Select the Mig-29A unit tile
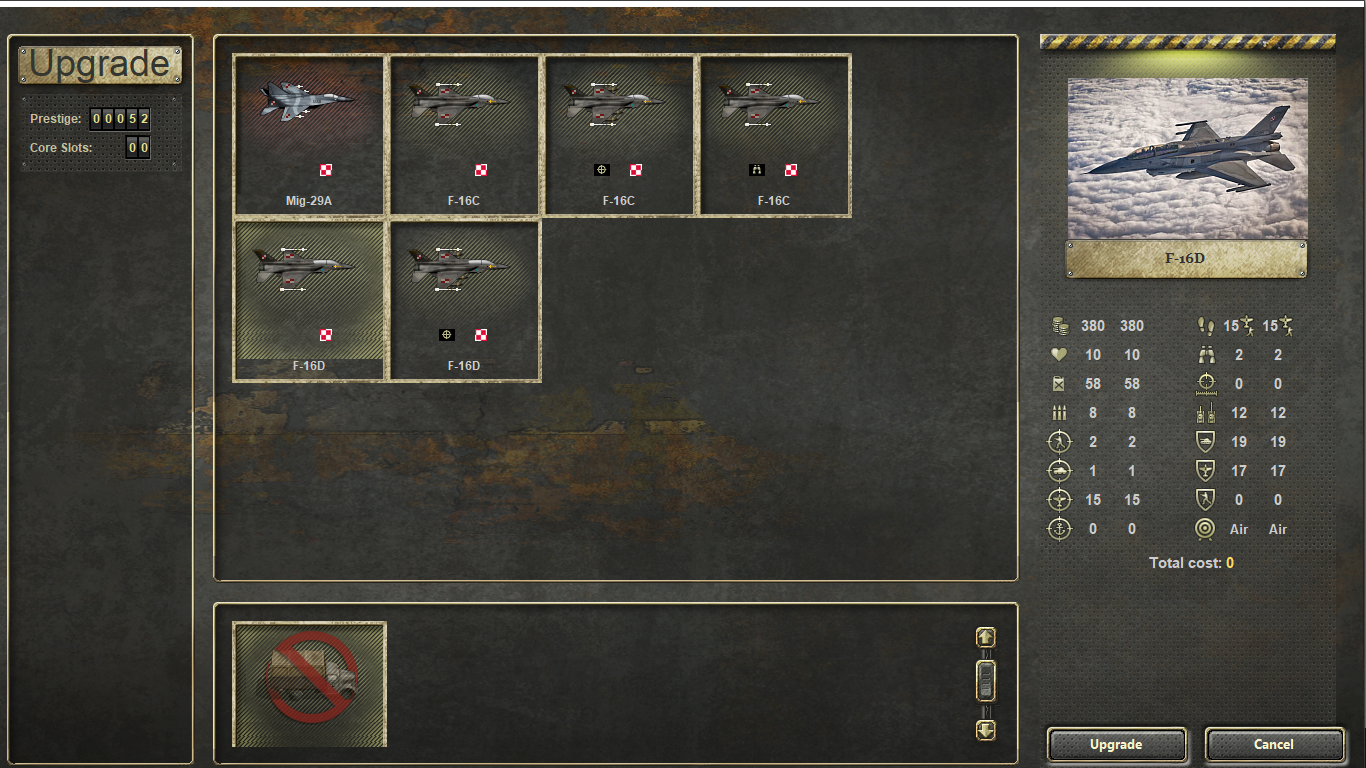1366x768 pixels. point(309,133)
